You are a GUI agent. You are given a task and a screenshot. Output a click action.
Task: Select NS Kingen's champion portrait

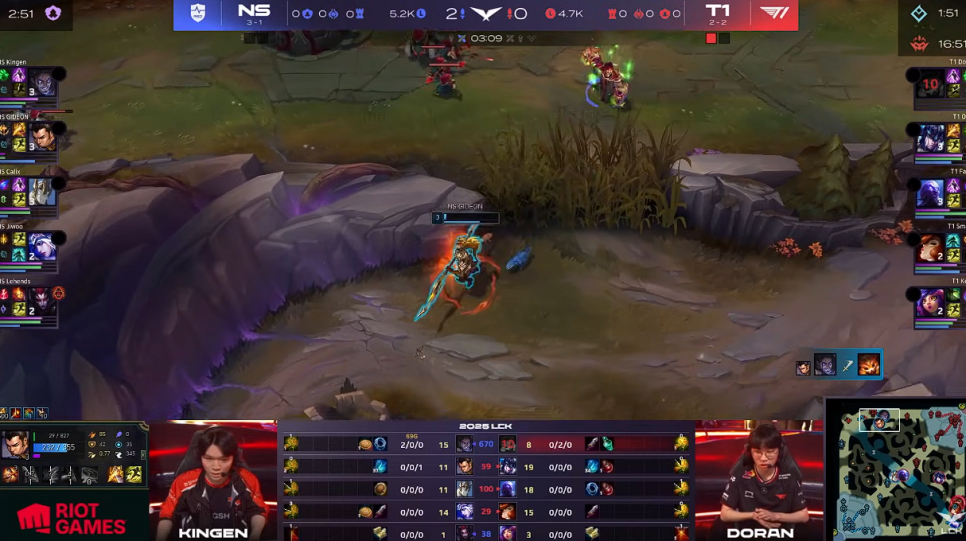pyautogui.click(x=45, y=82)
